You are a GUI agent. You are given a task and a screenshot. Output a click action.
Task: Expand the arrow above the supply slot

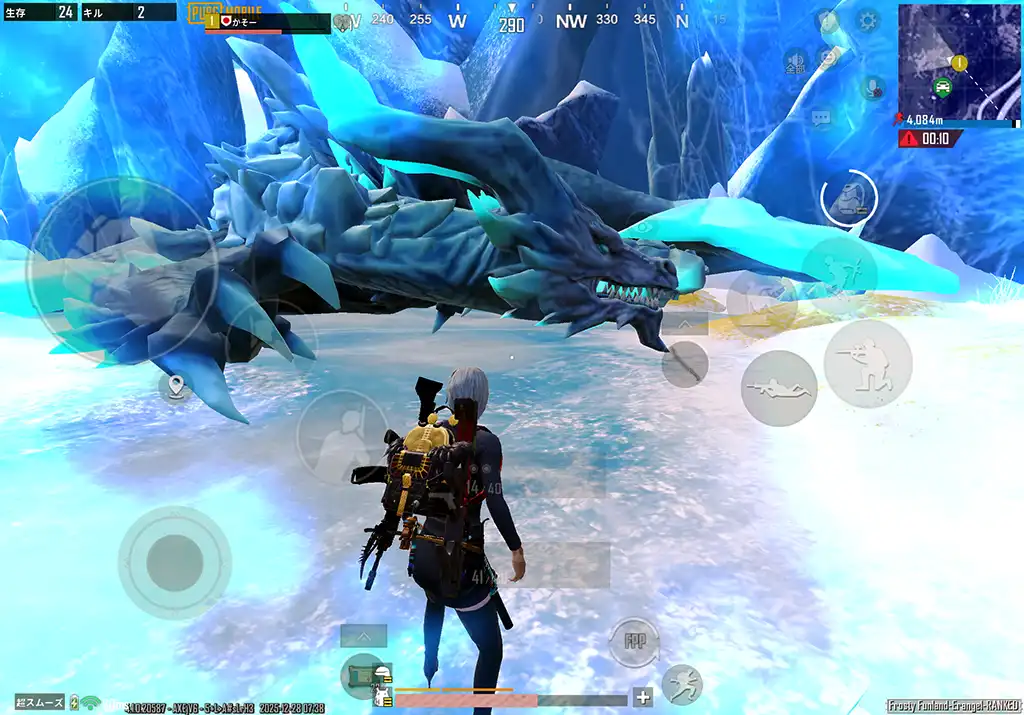point(363,635)
